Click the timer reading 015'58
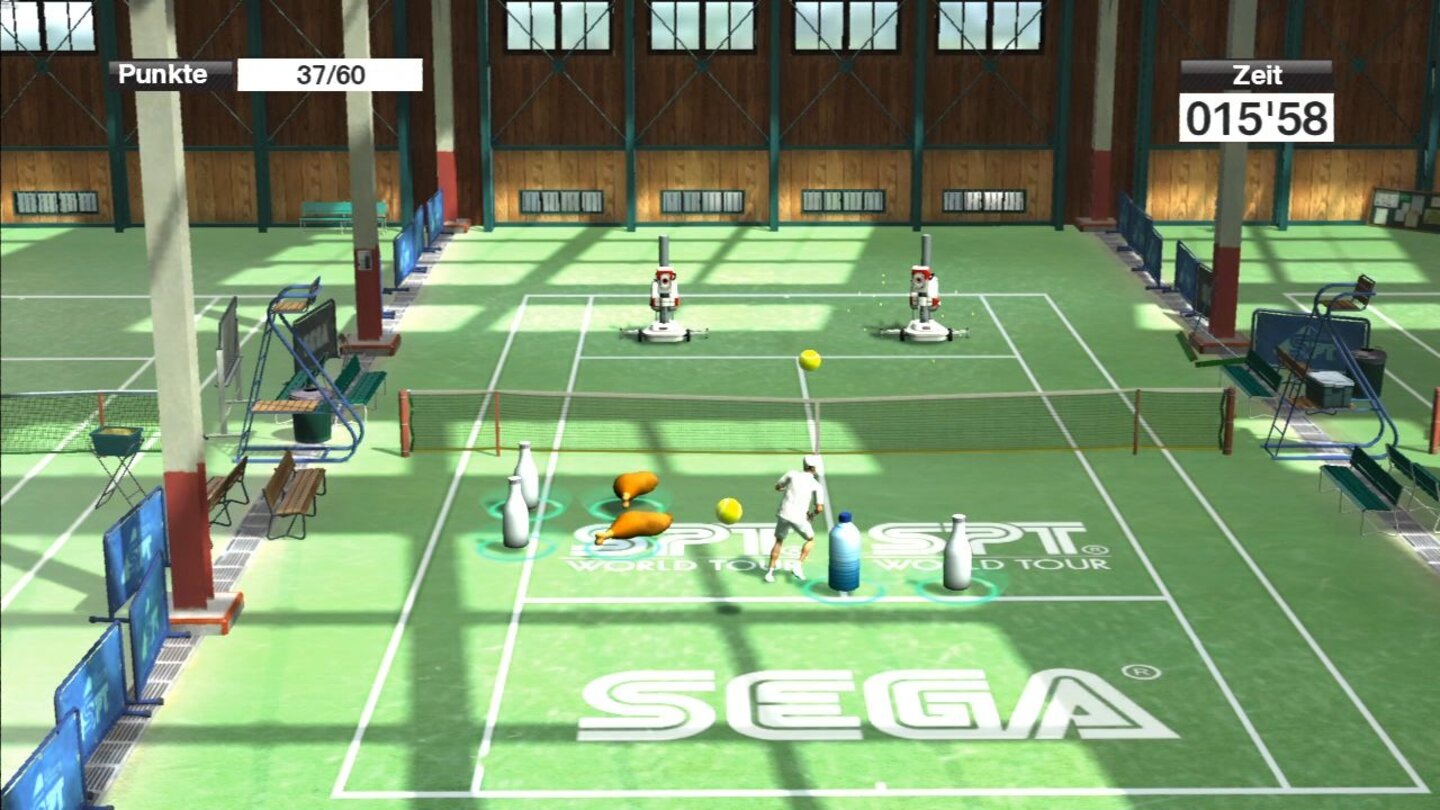Viewport: 1440px width, 810px height. [1258, 117]
